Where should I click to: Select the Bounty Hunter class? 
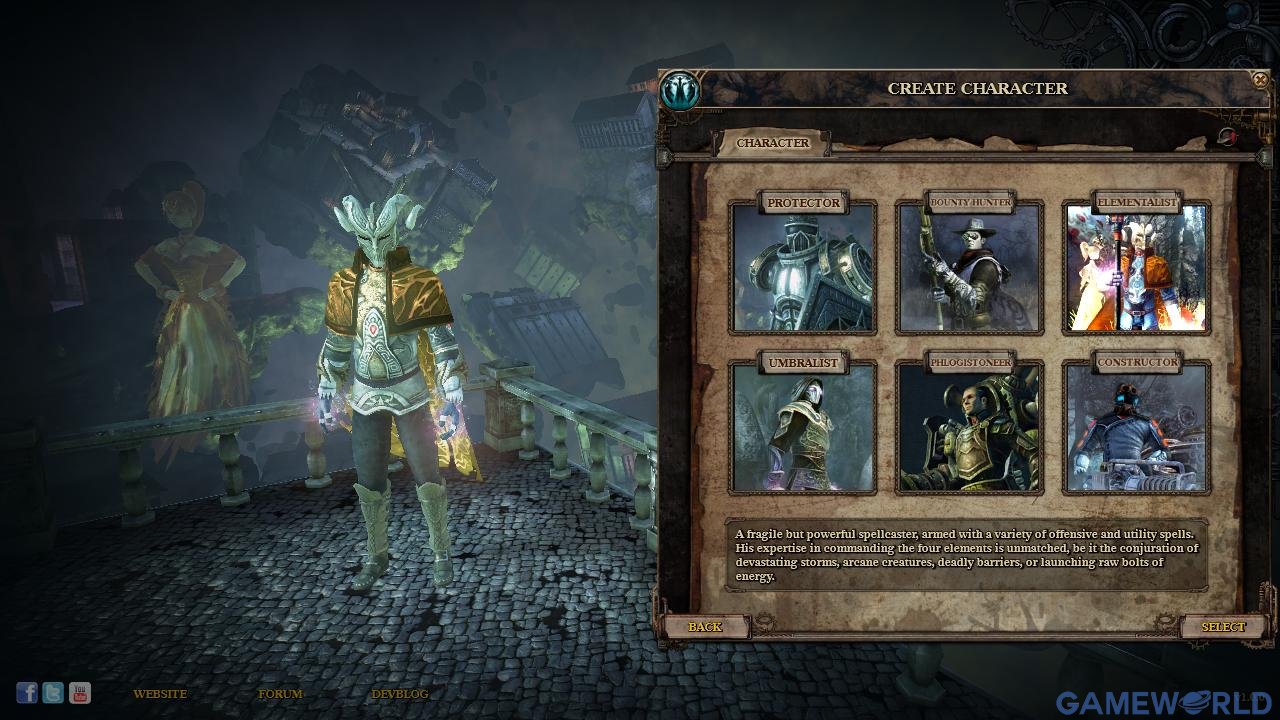coord(969,268)
